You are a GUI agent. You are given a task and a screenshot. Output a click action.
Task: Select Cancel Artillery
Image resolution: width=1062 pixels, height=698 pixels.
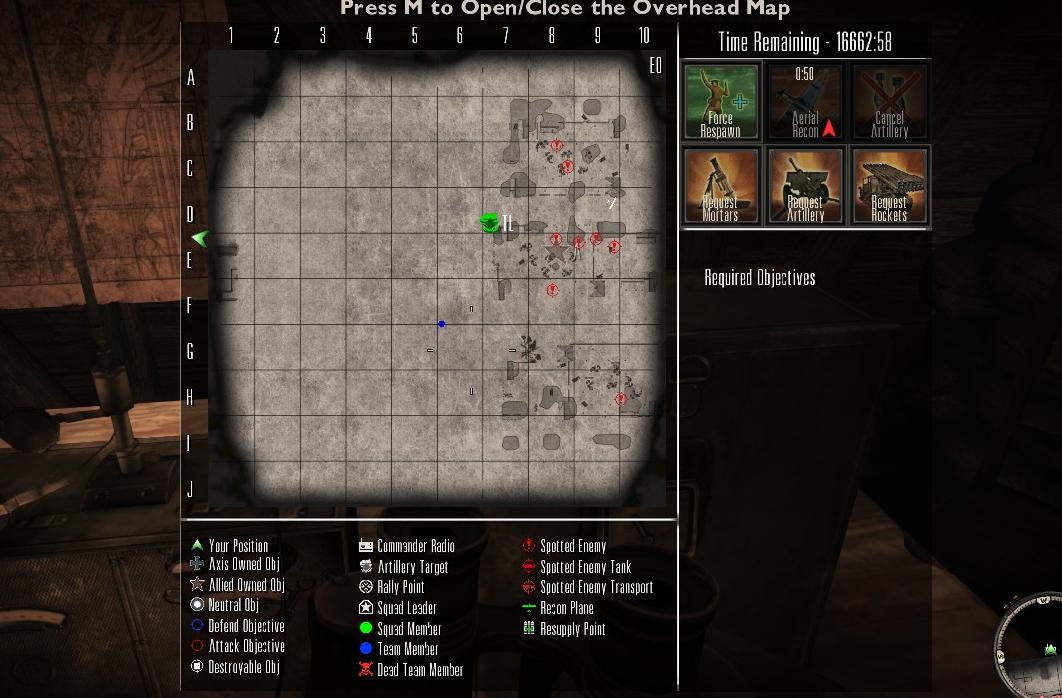point(889,102)
